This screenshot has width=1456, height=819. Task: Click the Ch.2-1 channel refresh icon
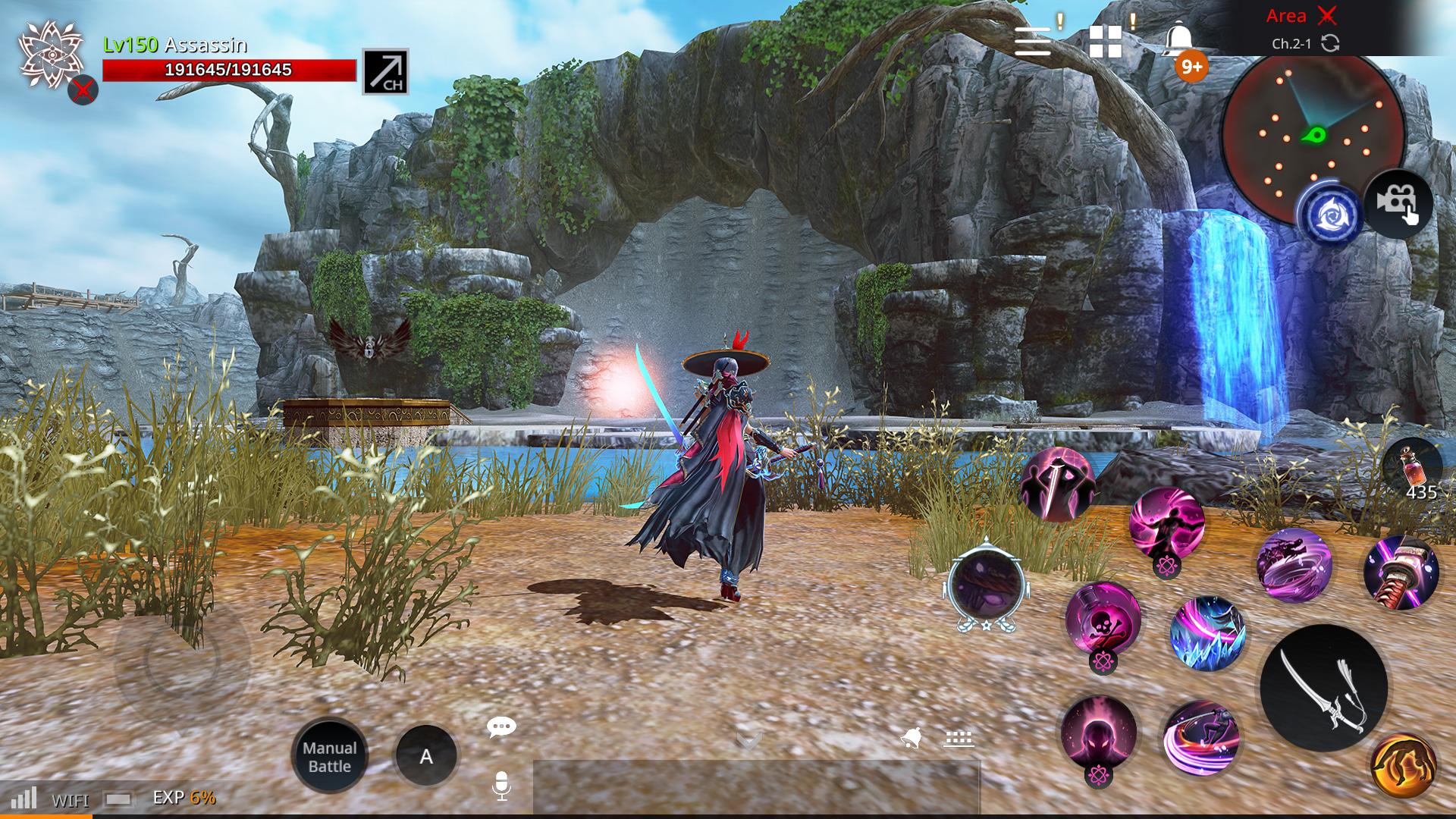click(x=1330, y=43)
